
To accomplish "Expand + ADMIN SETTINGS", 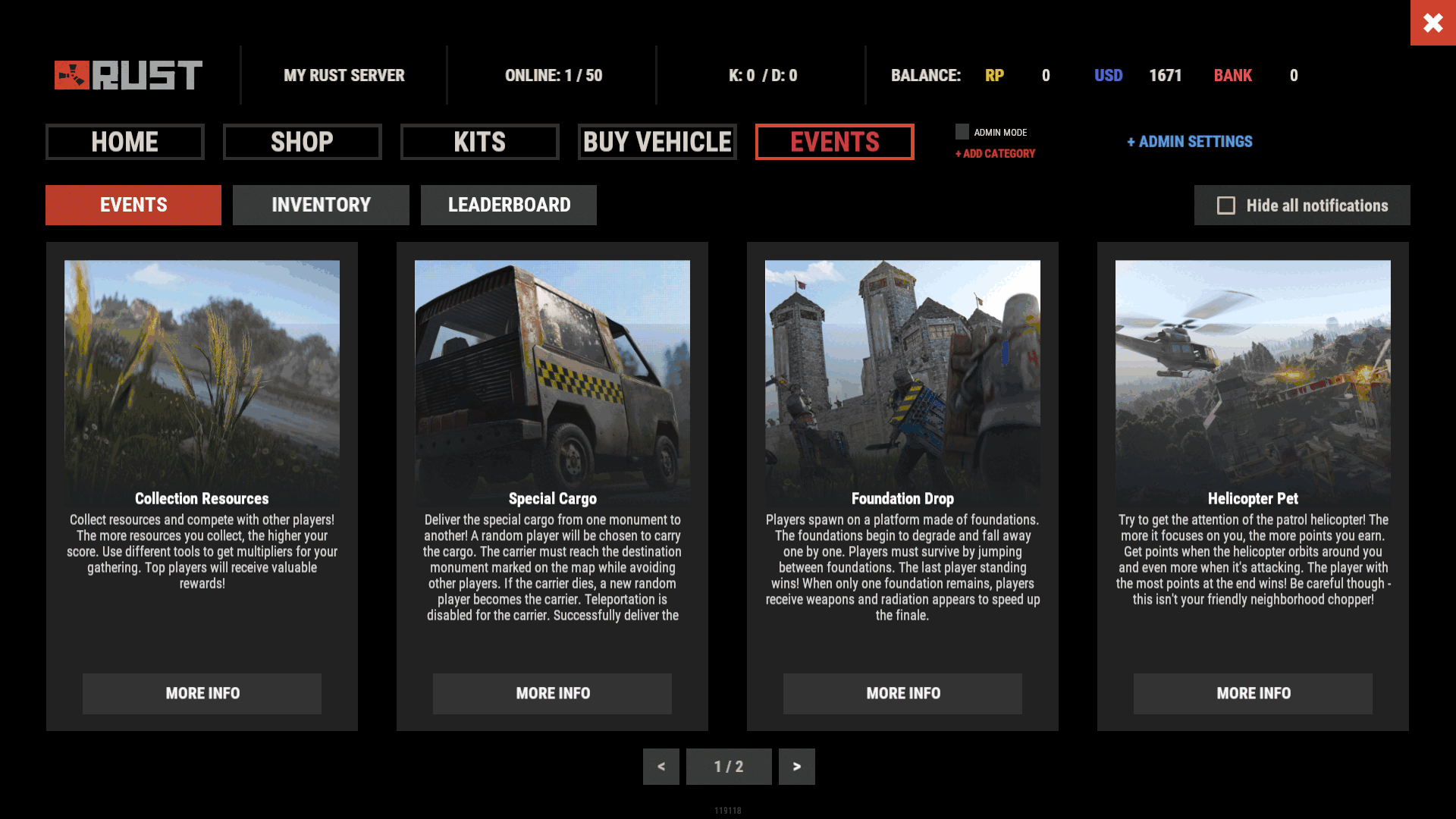I will click(x=1189, y=142).
